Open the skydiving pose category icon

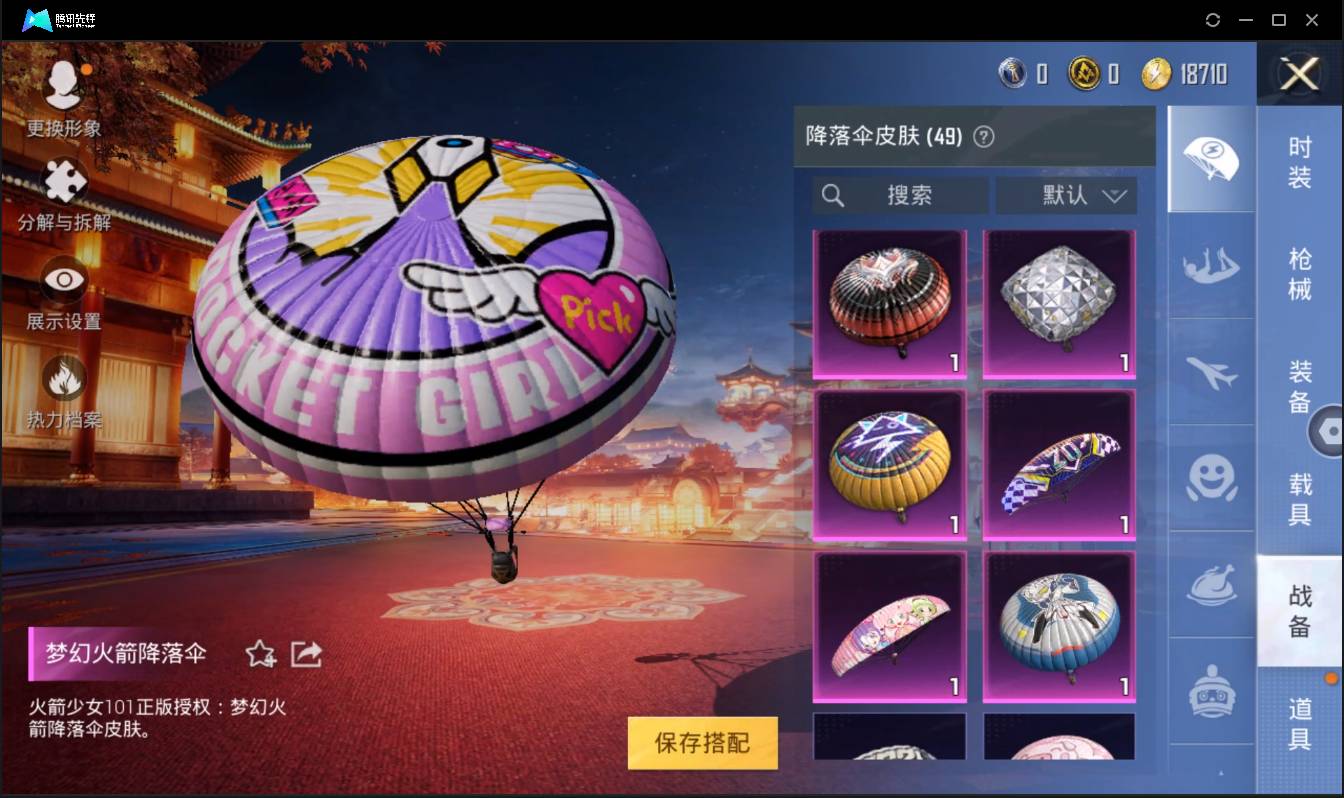[x=1211, y=266]
